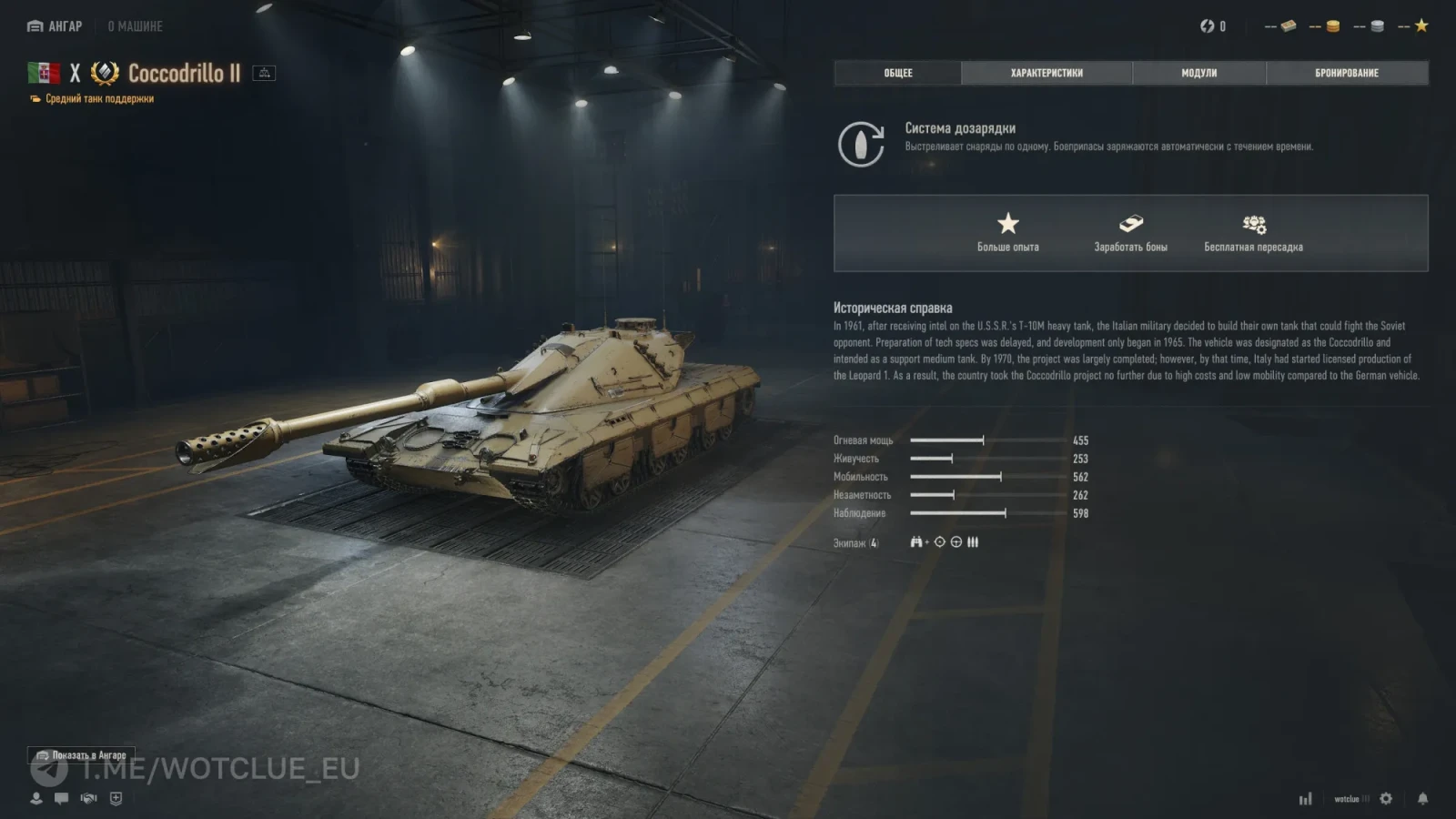Image resolution: width=1456 pixels, height=819 pixels.
Task: Click the Больше опыта star bonus
Action: [1007, 232]
